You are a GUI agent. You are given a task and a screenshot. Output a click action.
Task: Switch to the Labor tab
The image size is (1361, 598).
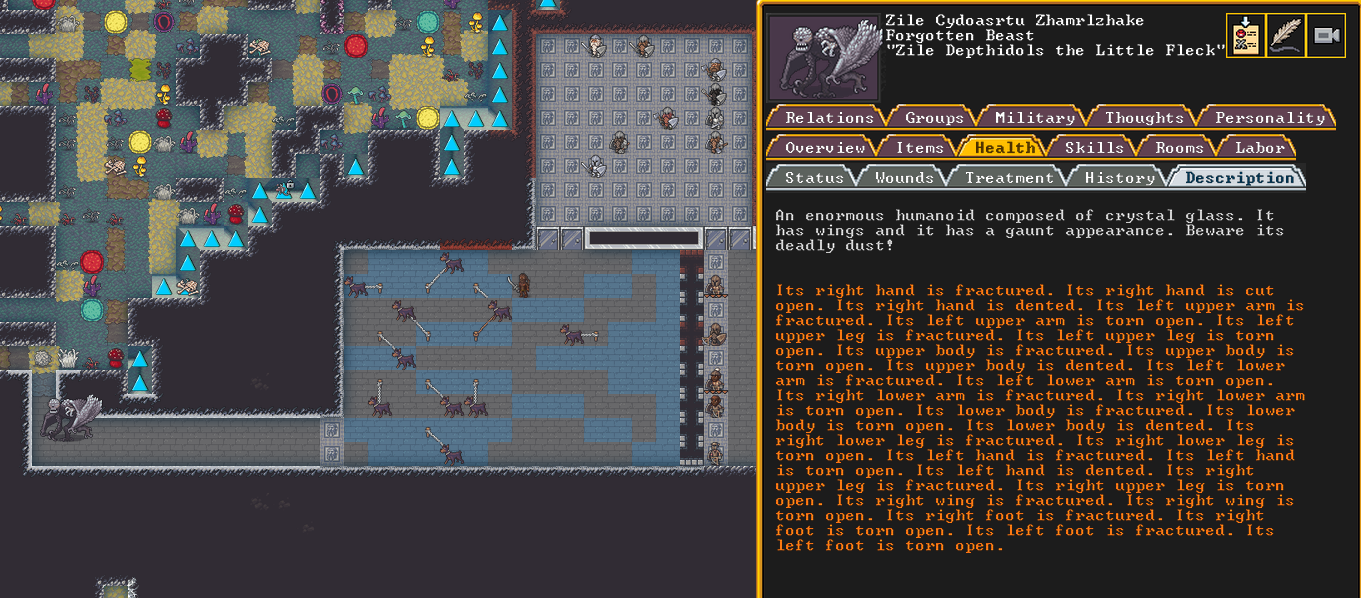click(1259, 148)
